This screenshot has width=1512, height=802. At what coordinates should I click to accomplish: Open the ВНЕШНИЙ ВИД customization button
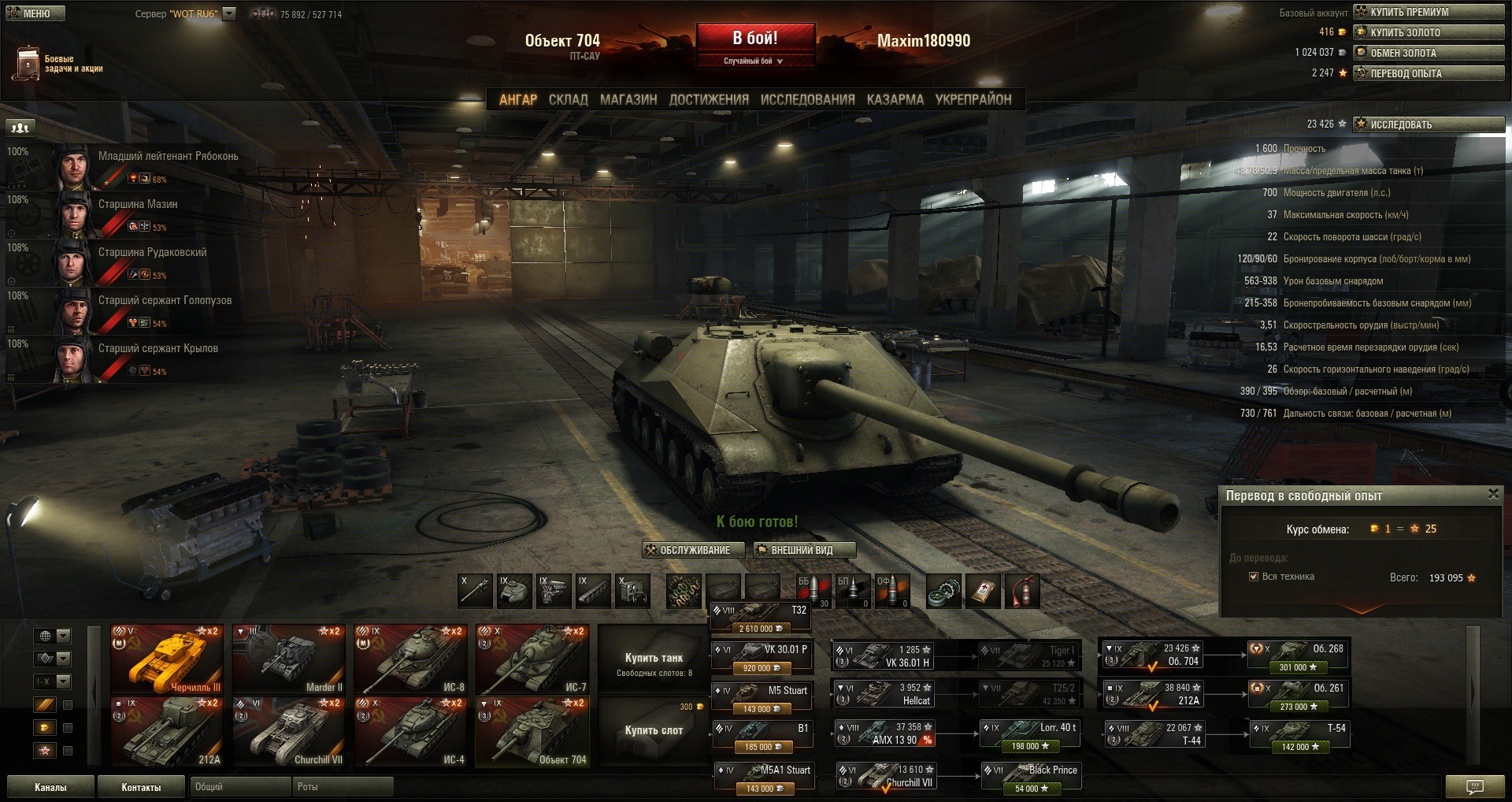point(802,550)
